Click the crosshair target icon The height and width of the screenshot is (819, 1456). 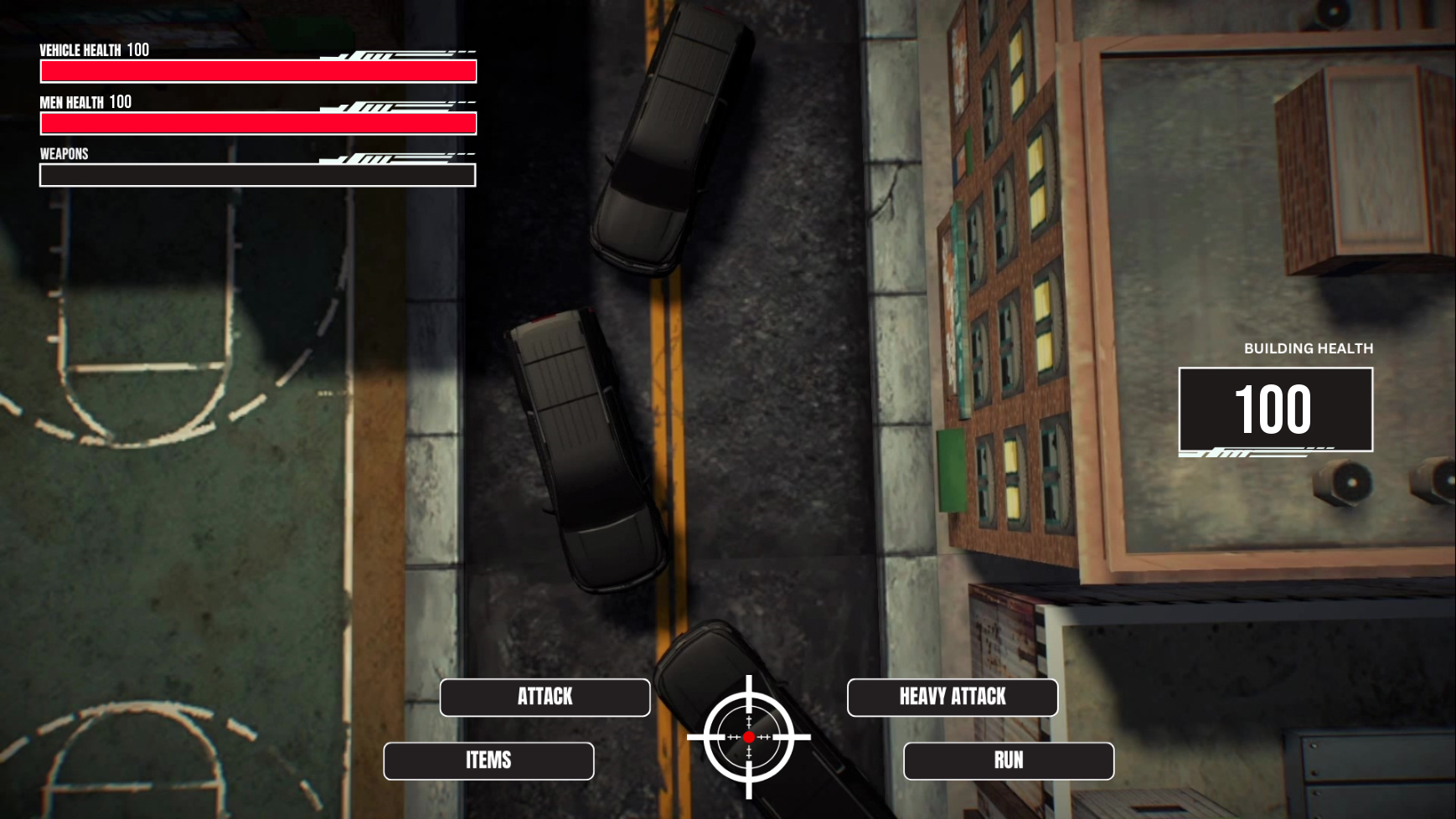click(x=749, y=737)
